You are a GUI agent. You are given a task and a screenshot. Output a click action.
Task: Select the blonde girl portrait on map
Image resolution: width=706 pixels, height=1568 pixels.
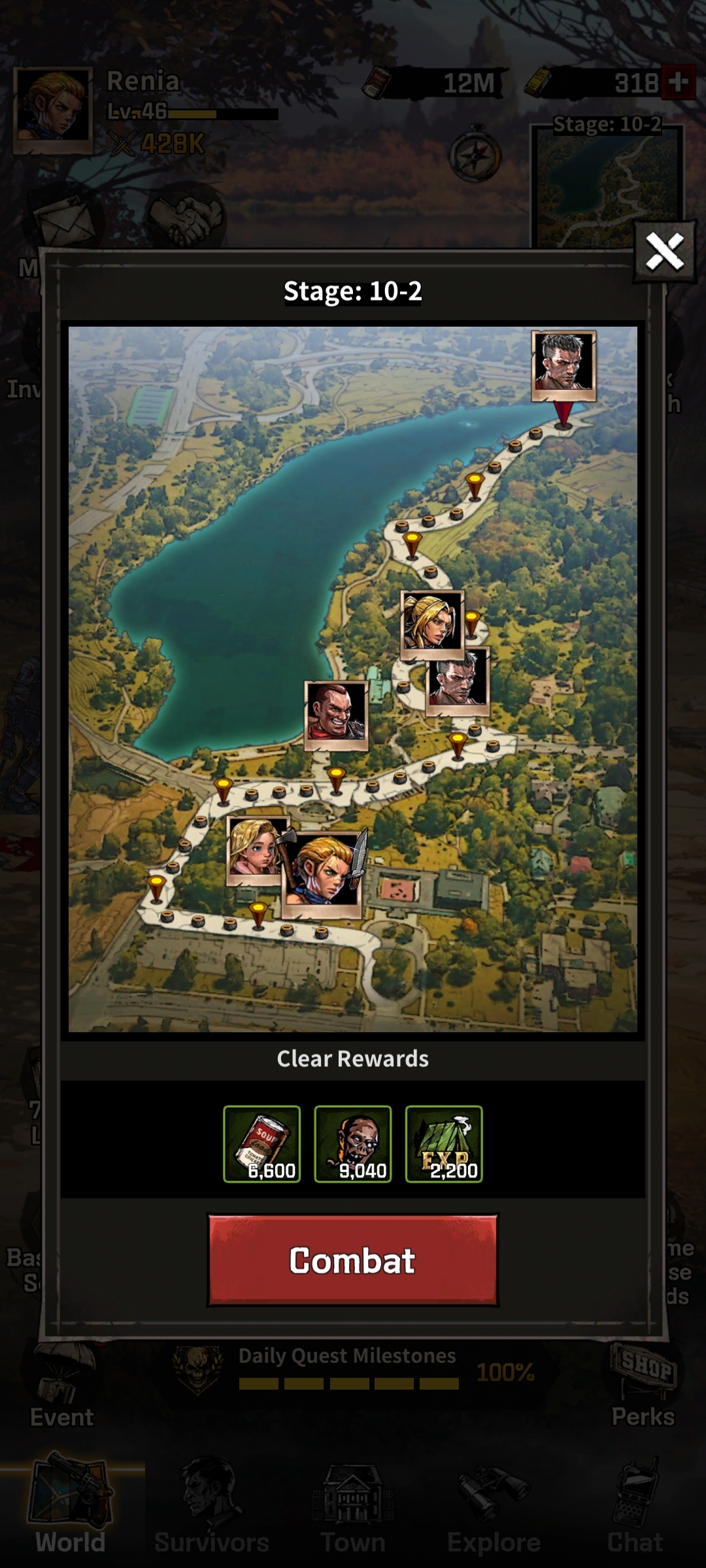tap(256, 849)
